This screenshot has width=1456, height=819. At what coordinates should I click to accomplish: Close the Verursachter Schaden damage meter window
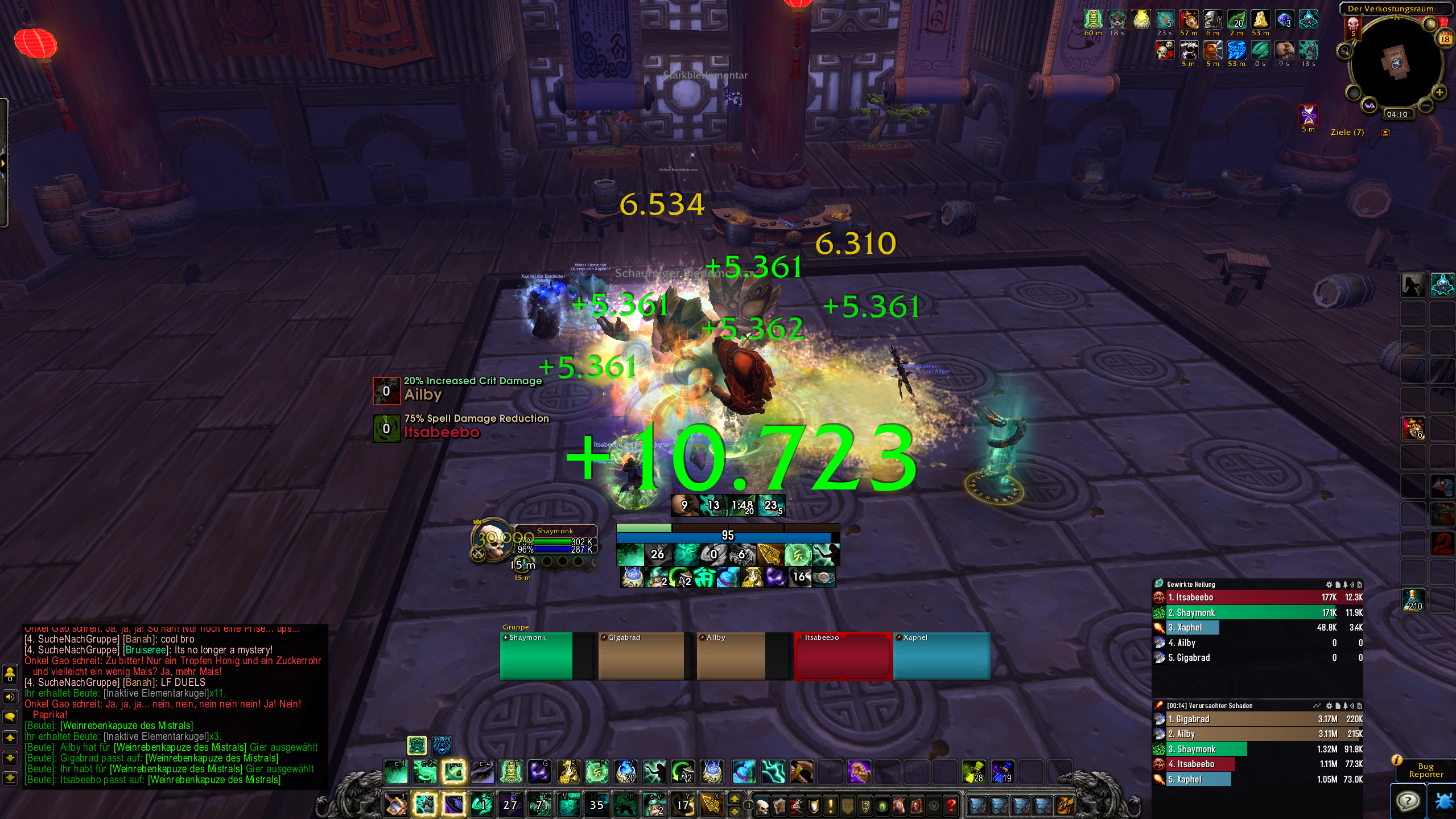[1359, 706]
